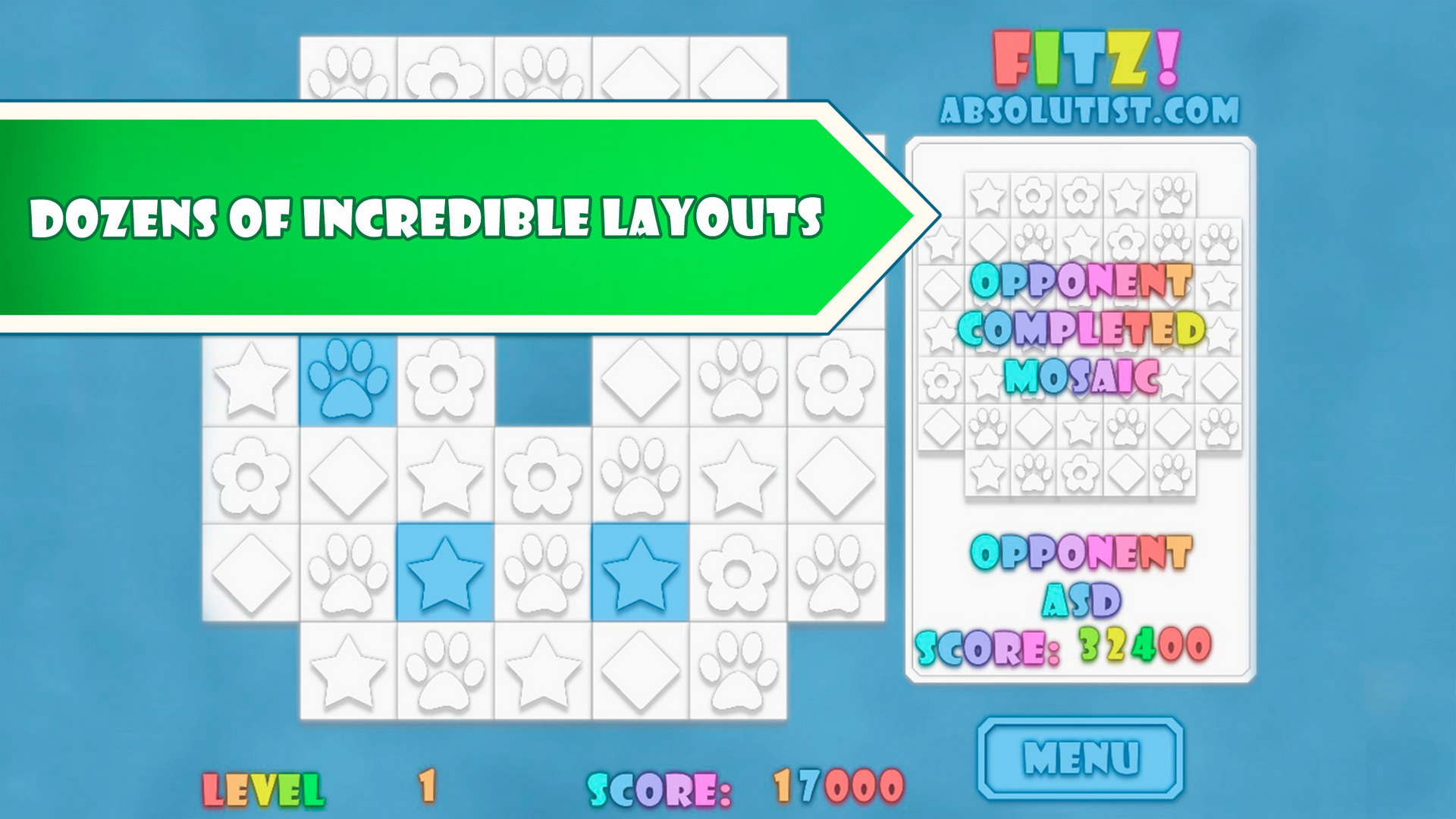
Task: Click a paw tile in the opponent mosaic preview
Action: 1172,193
